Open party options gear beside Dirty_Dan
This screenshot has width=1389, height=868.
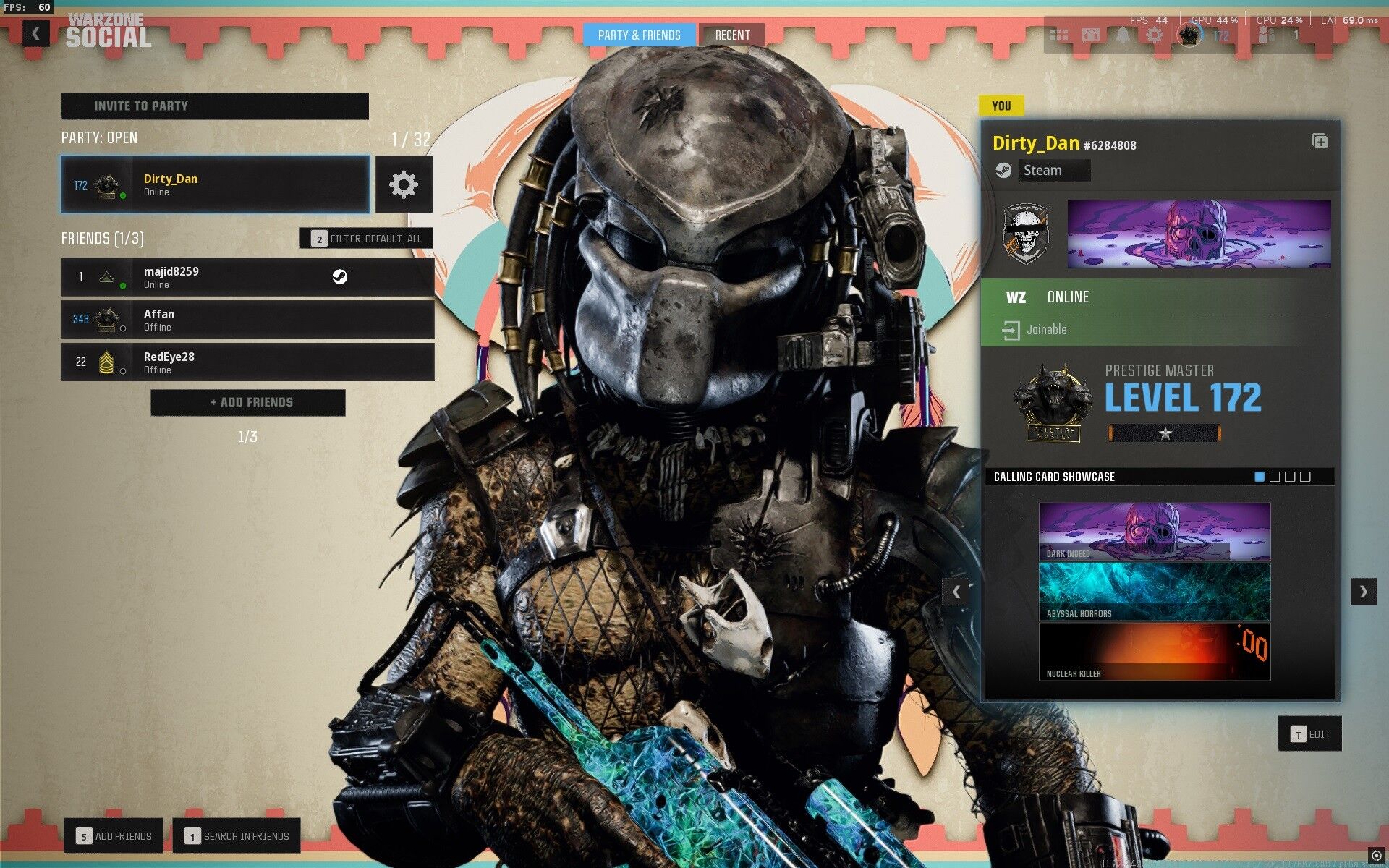pos(404,185)
